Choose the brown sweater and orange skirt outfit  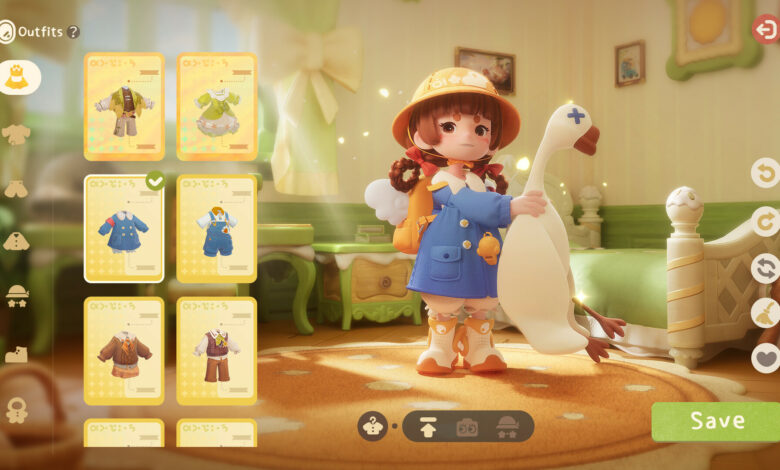coord(124,351)
